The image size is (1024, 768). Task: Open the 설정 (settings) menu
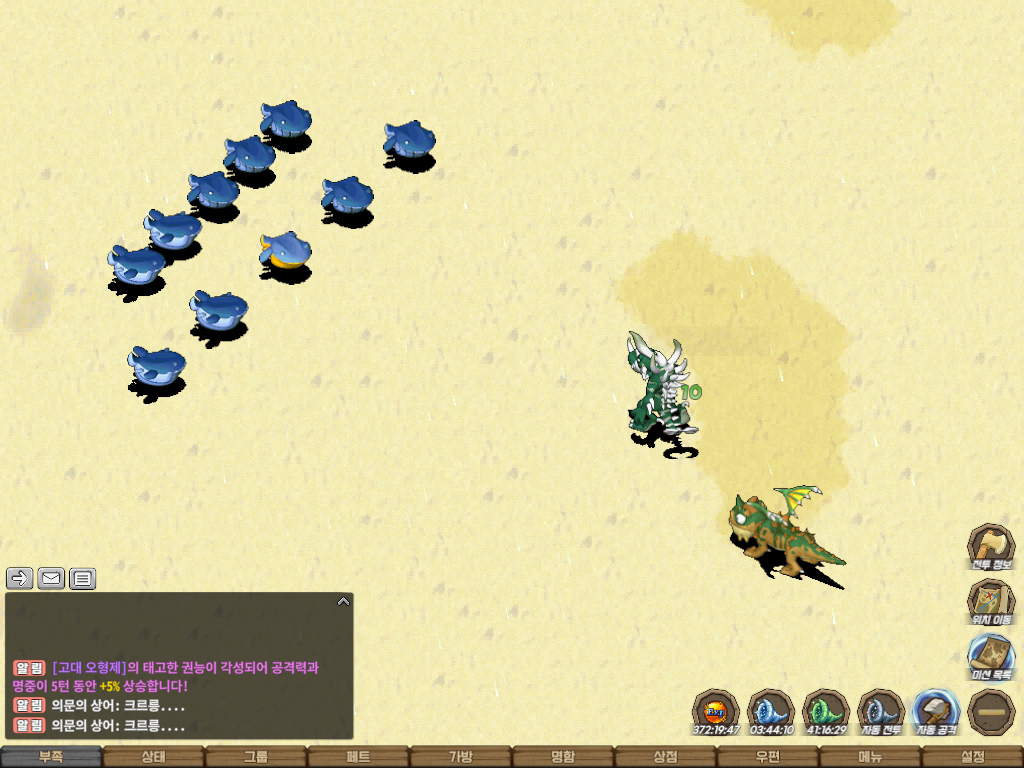972,757
